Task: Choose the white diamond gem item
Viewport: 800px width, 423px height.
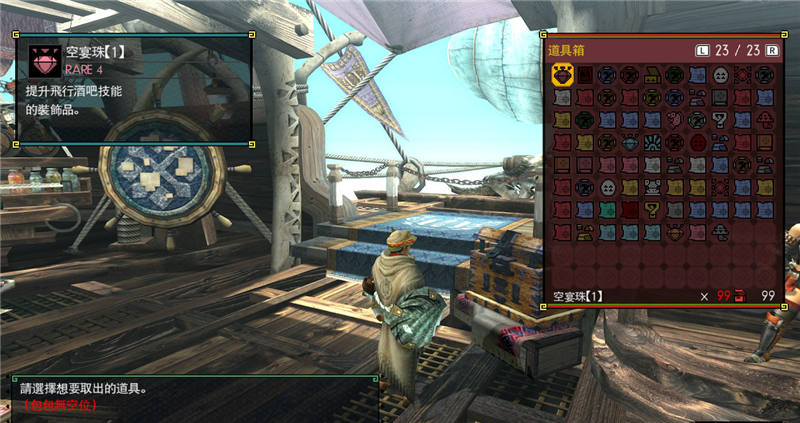Action: click(629, 142)
